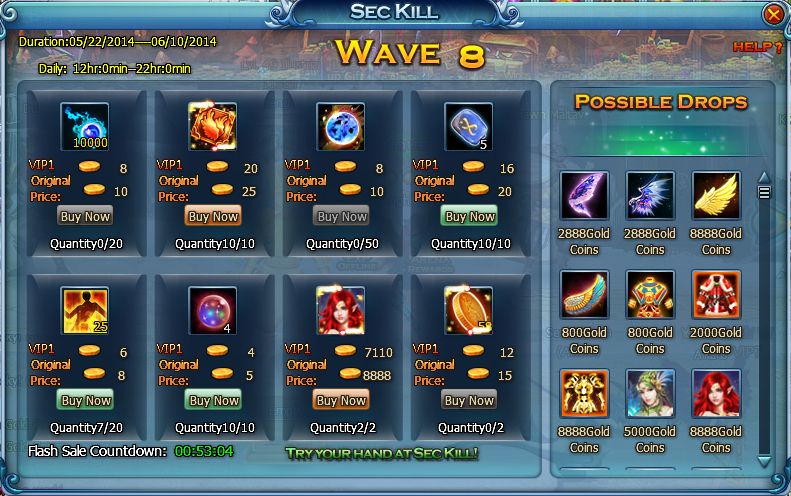The width and height of the screenshot is (791, 496).
Task: Buy the red-haired heroine for 7110
Action: [x=341, y=400]
